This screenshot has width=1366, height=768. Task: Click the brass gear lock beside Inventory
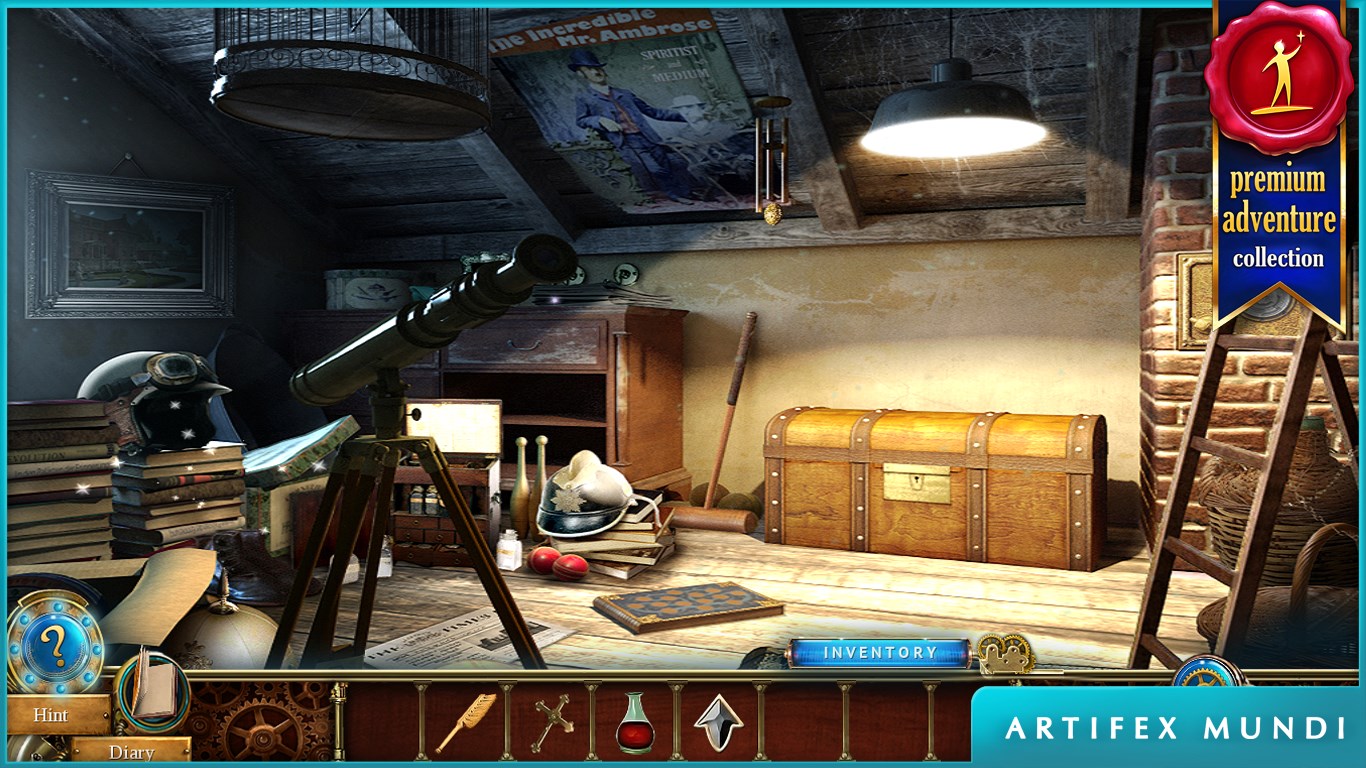tap(1005, 654)
